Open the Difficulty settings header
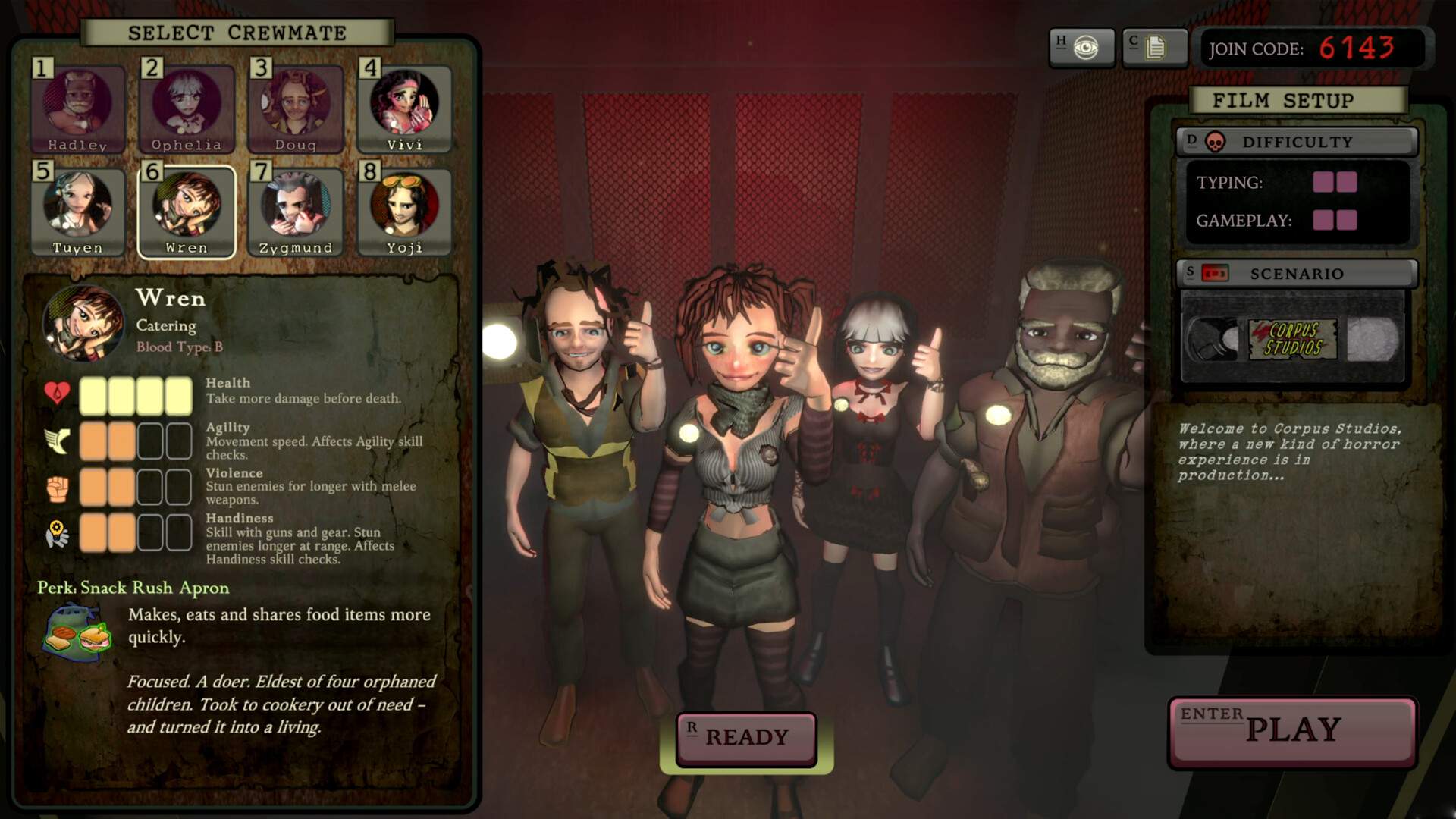 point(1297,142)
